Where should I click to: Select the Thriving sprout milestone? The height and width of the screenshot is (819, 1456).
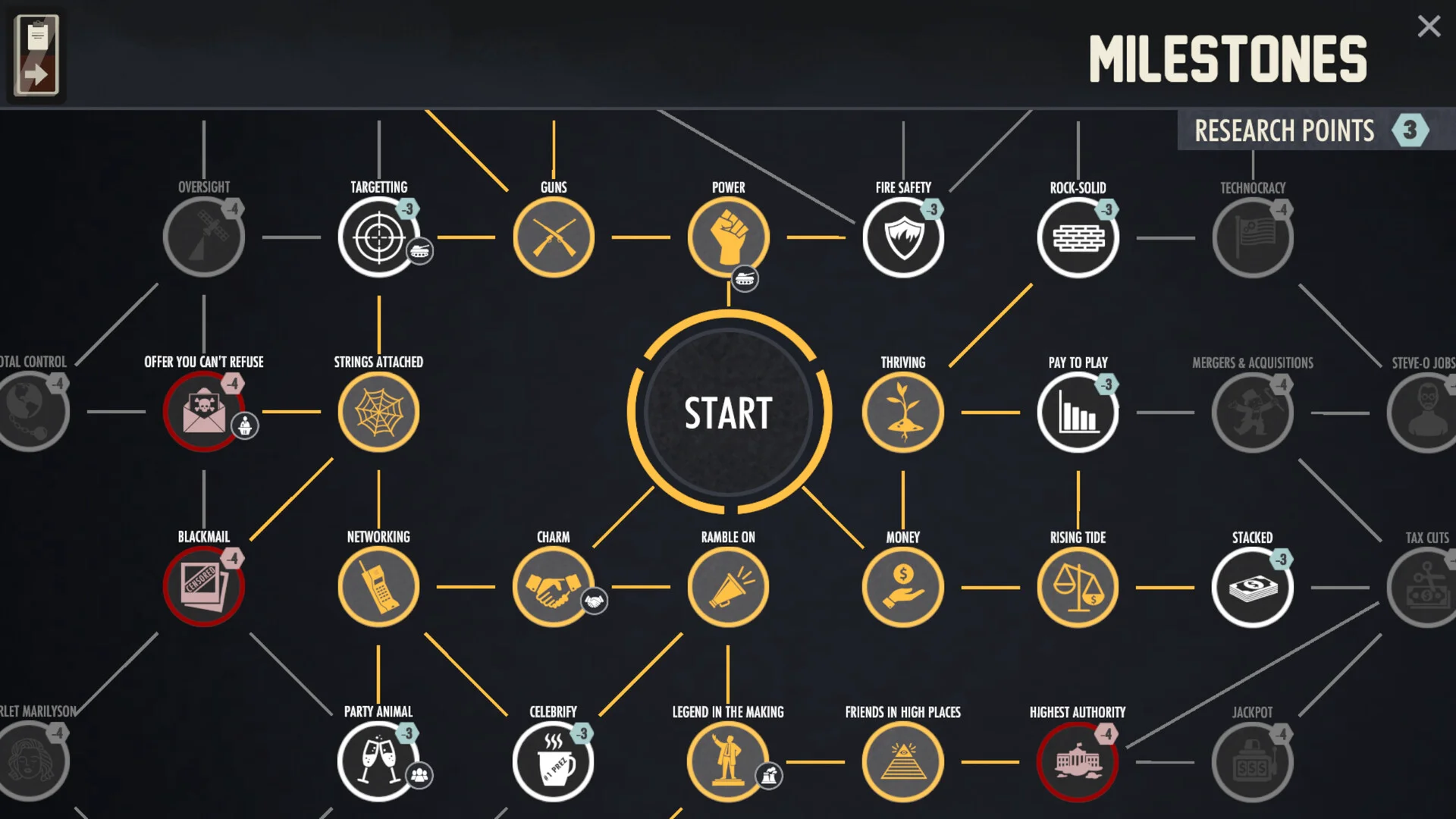pos(903,413)
